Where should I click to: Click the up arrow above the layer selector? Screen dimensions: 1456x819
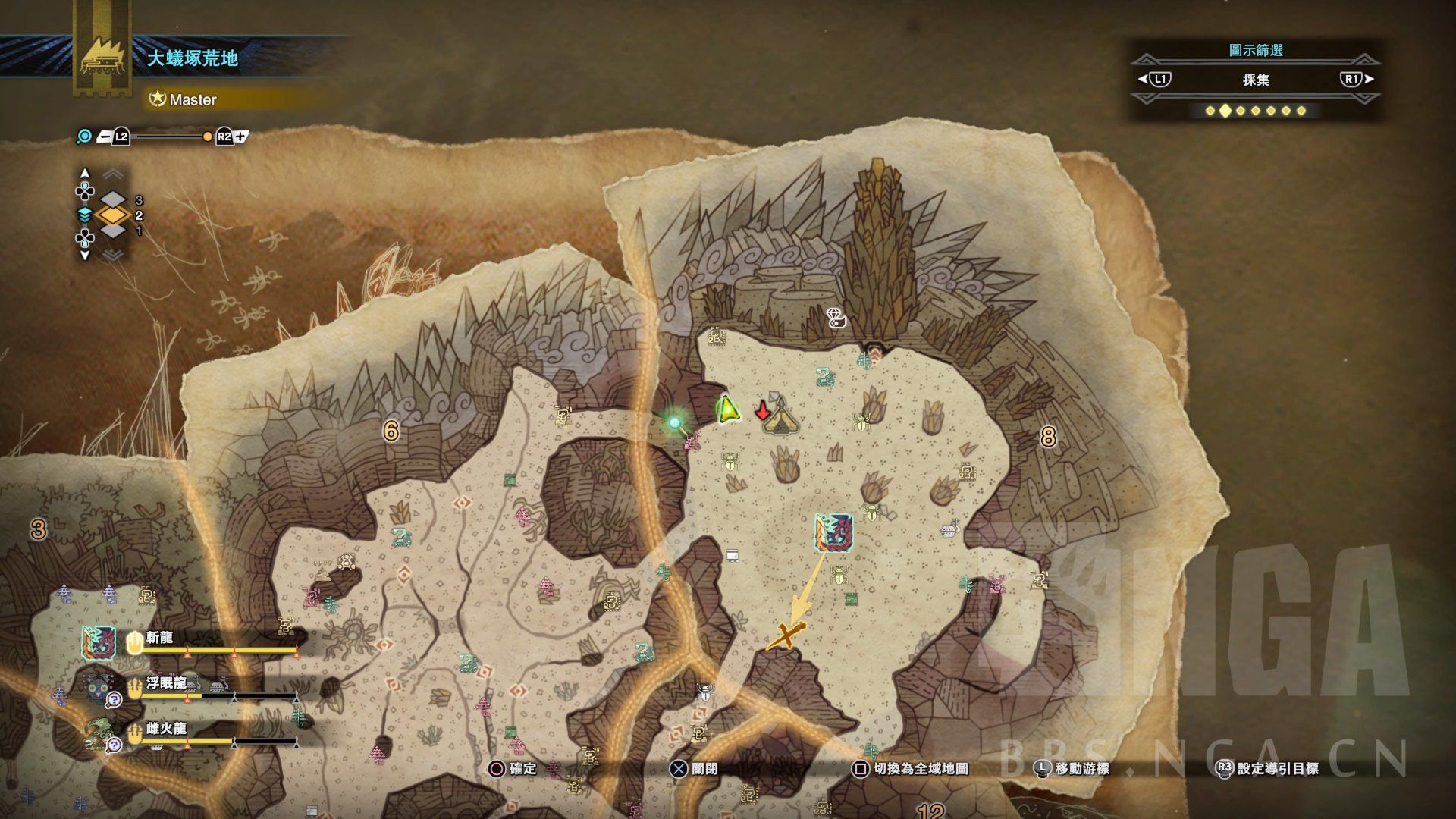85,173
